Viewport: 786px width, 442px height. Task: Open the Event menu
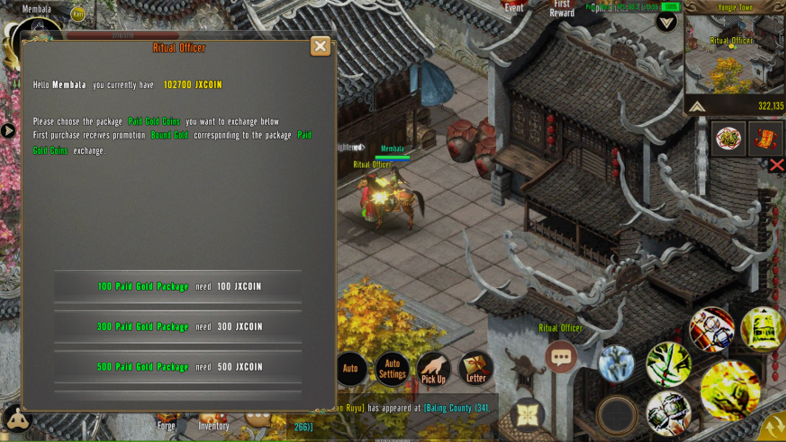point(514,7)
